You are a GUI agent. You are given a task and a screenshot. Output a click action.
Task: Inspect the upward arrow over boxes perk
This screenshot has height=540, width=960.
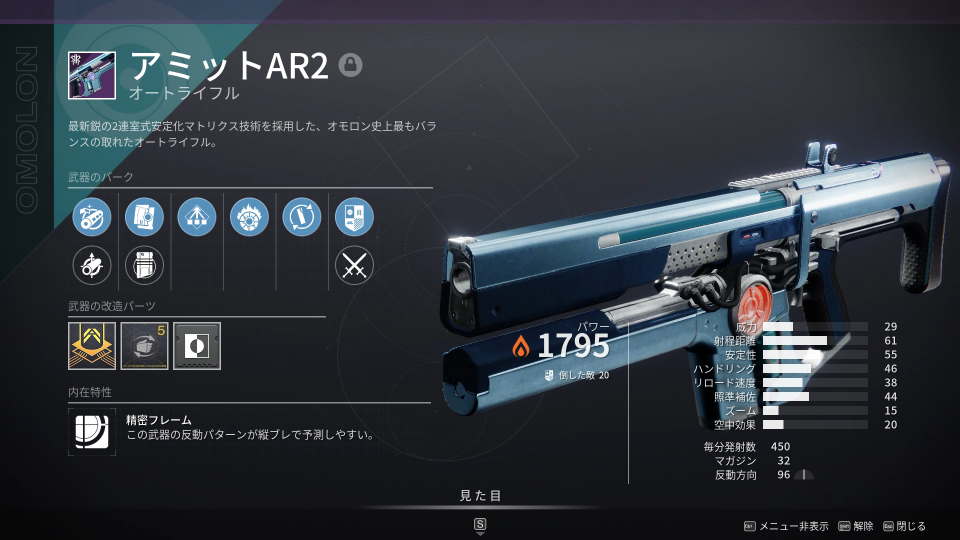coord(197,216)
